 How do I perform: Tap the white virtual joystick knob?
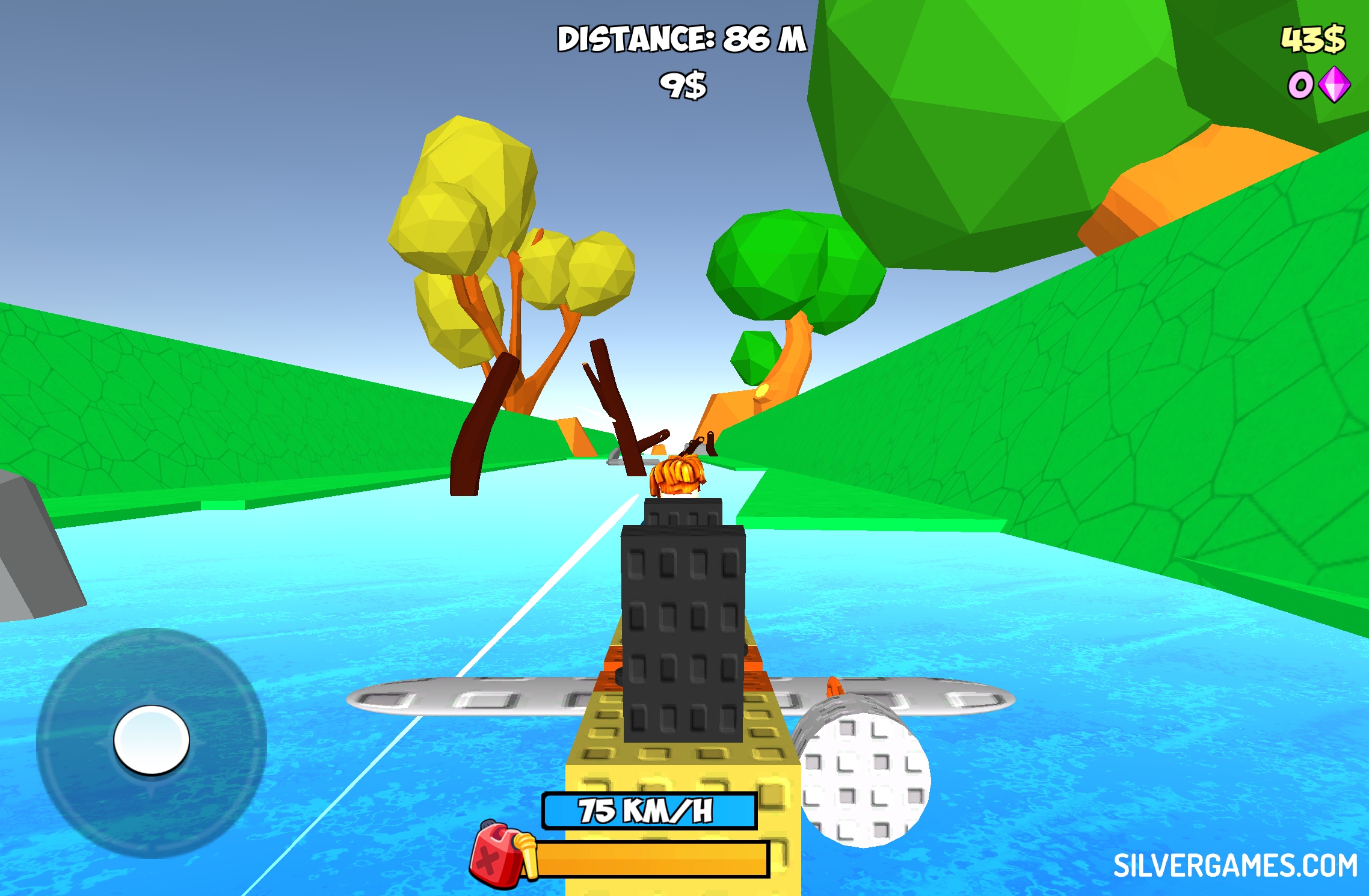(x=152, y=740)
